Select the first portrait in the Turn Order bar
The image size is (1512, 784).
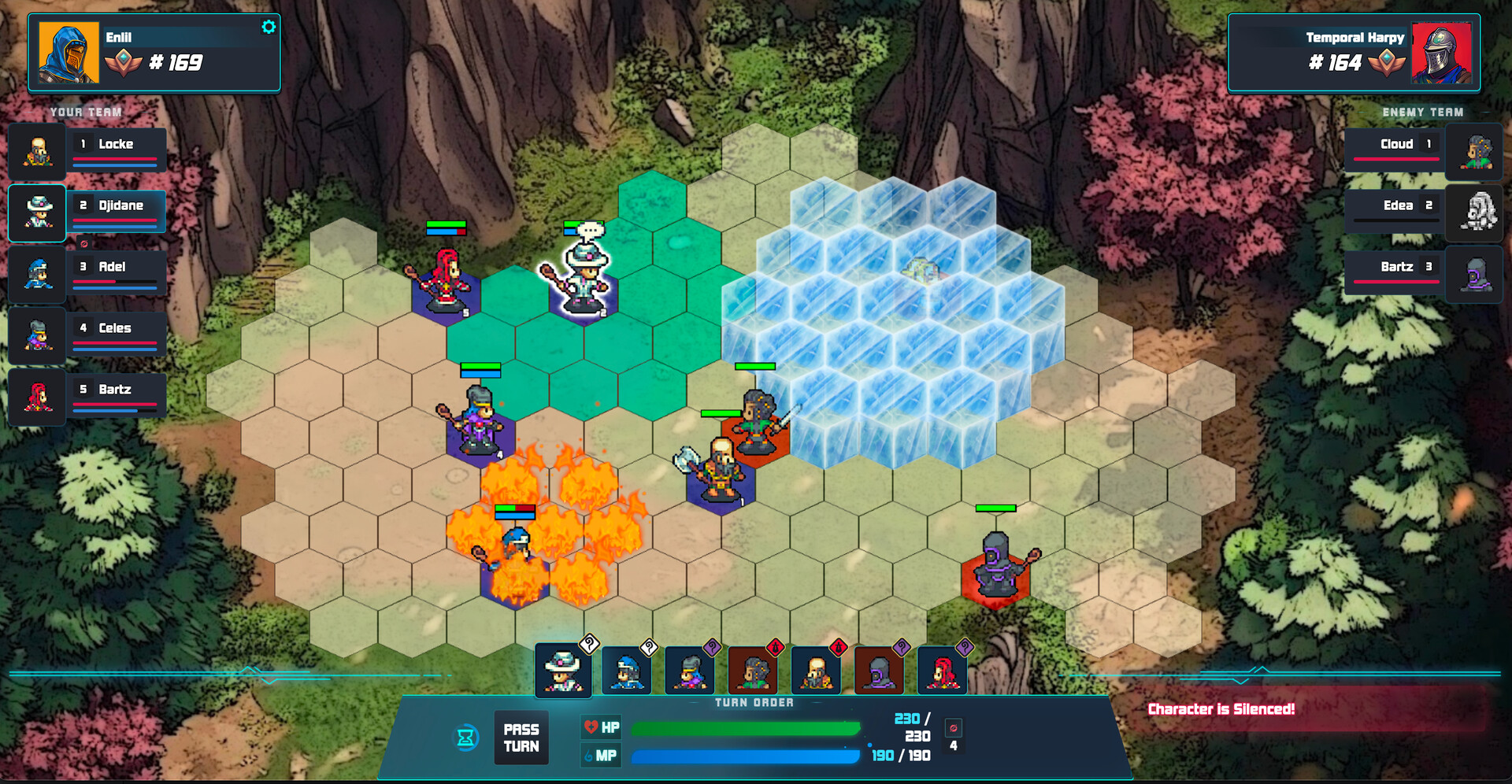[x=563, y=671]
